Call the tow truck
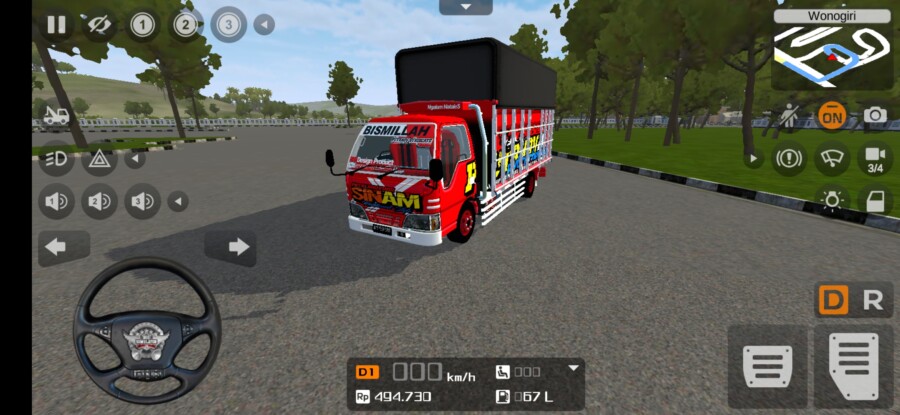Image resolution: width=900 pixels, height=415 pixels. pyautogui.click(x=56, y=115)
